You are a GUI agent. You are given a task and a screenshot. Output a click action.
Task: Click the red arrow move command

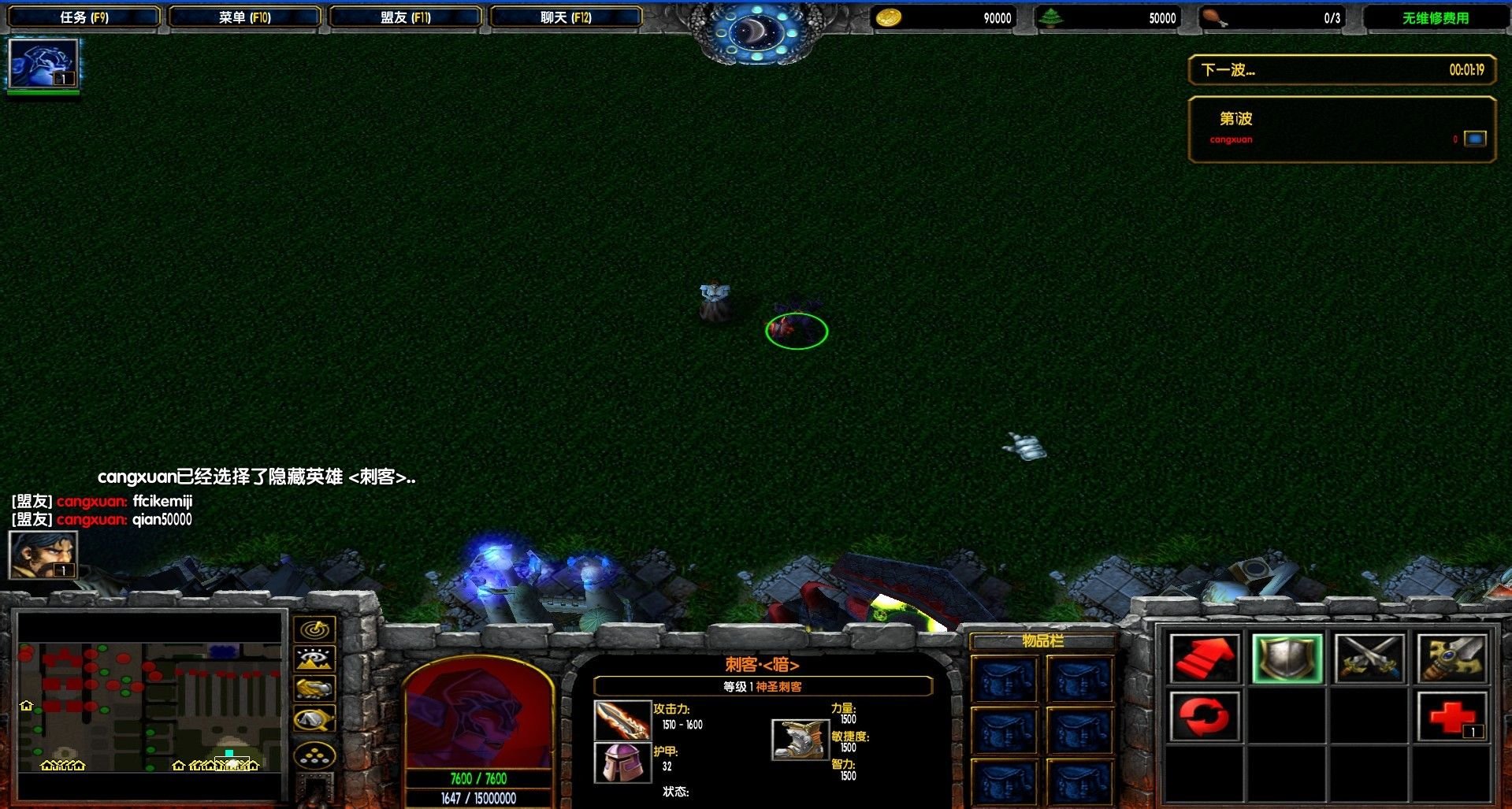[x=1204, y=659]
